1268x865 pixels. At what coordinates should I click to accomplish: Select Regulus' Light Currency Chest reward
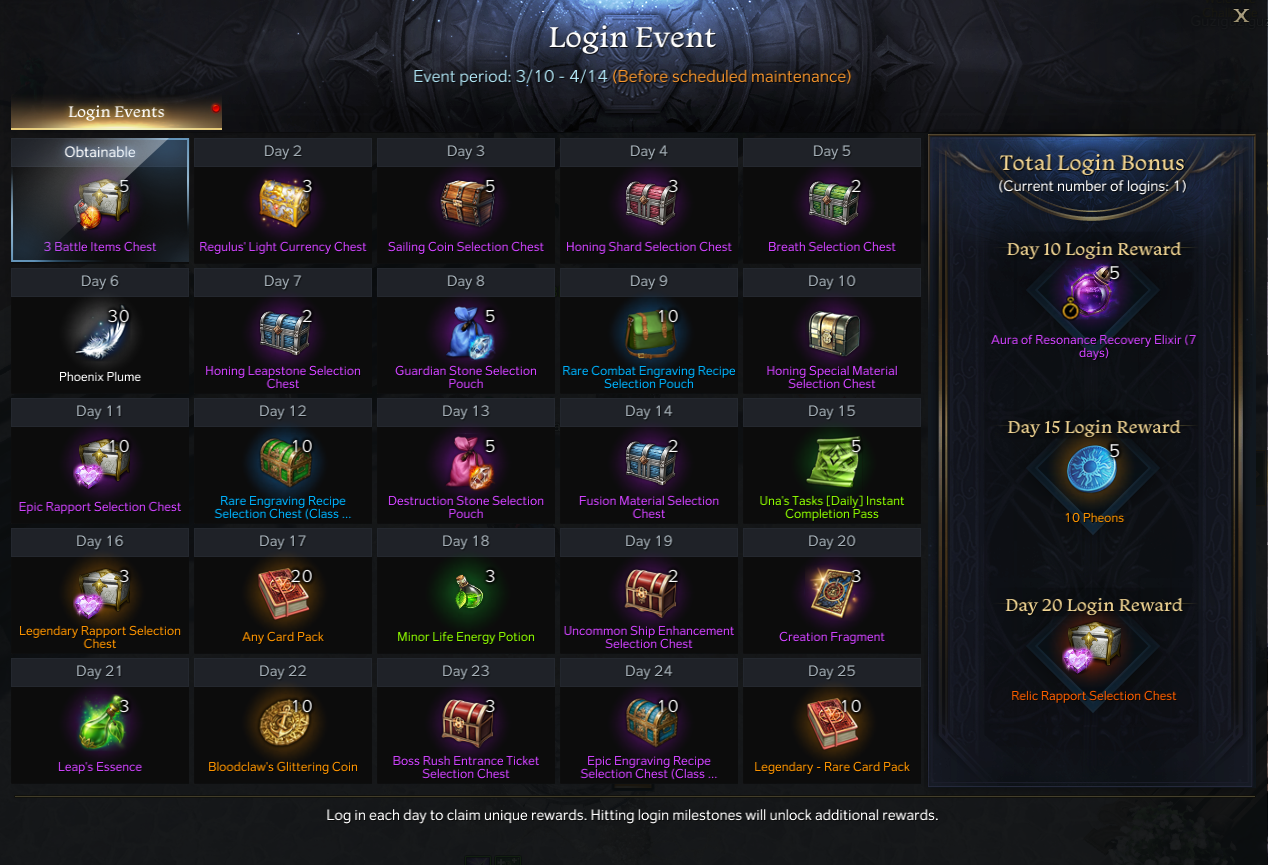[283, 205]
